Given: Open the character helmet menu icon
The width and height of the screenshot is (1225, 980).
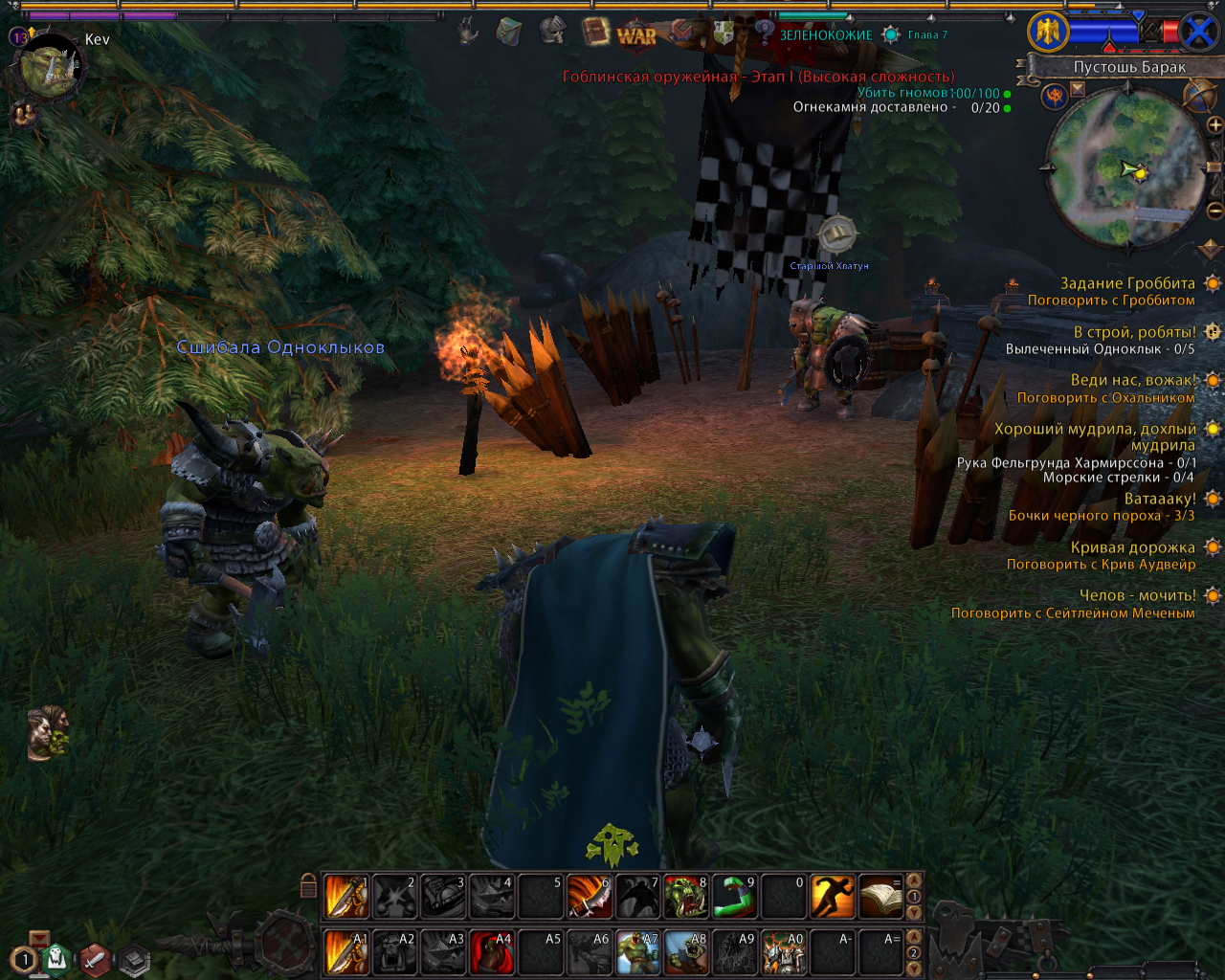Looking at the screenshot, I should pos(552,32).
